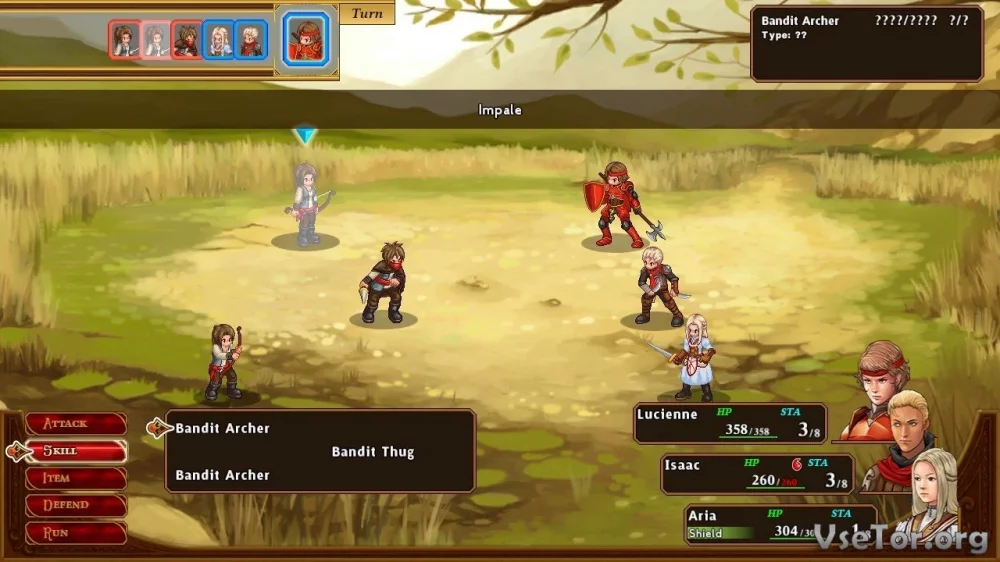1000x562 pixels.
Task: Select the Skill command
Action: pos(76,451)
